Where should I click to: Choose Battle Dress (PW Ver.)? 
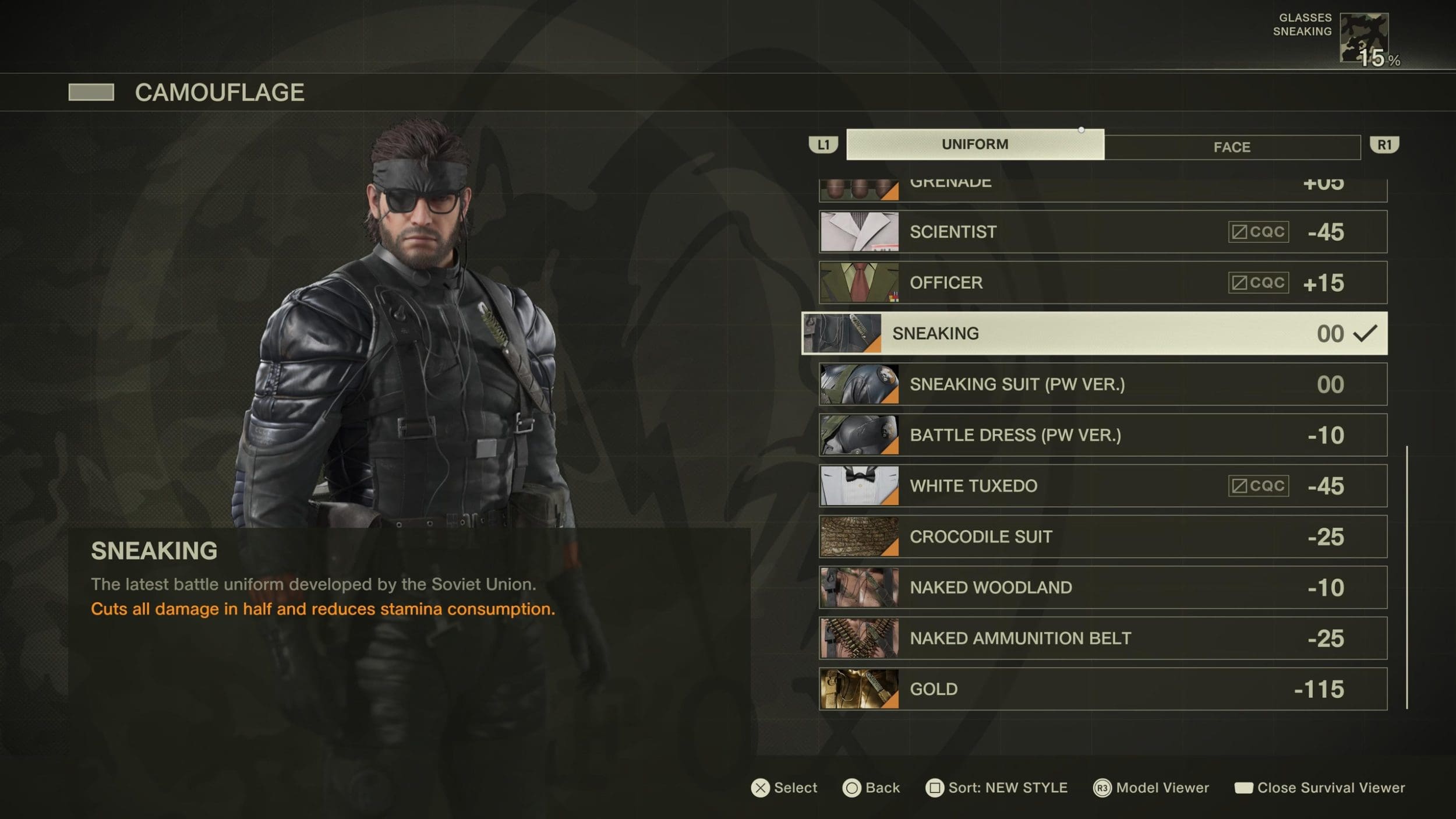coord(1102,435)
